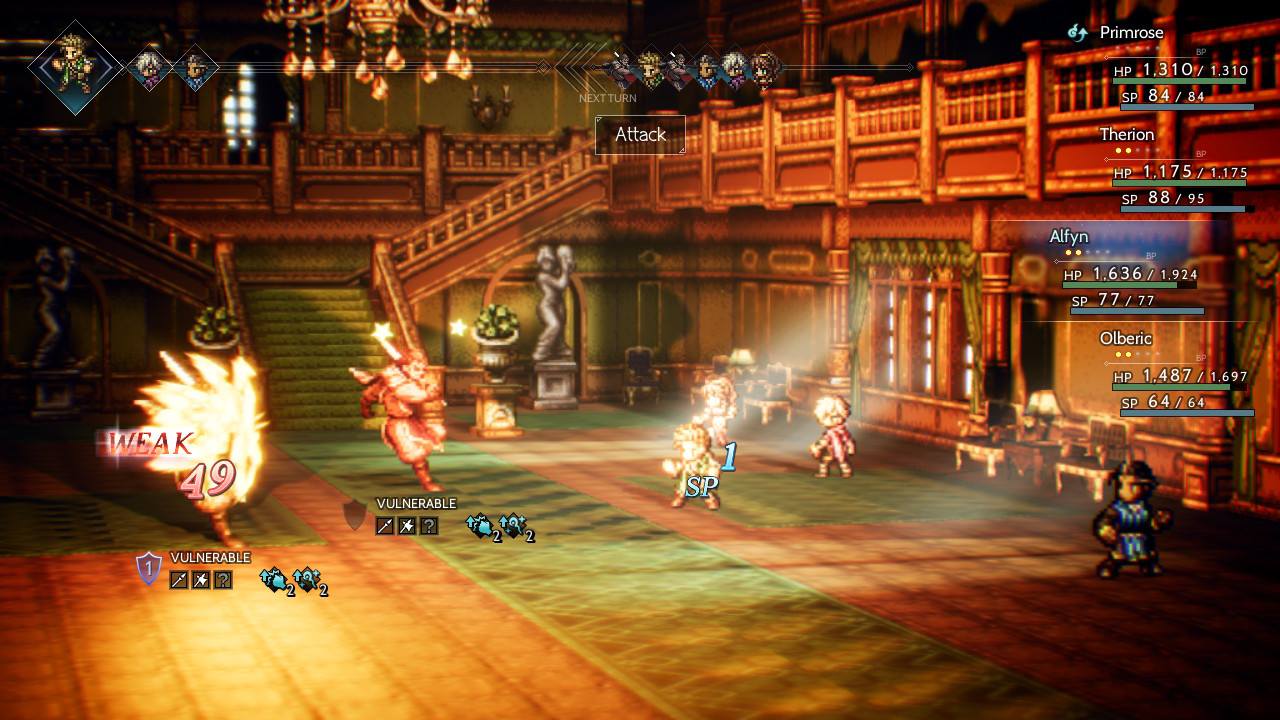
Task: Click the large active-turn character portrait
Action: click(x=75, y=68)
